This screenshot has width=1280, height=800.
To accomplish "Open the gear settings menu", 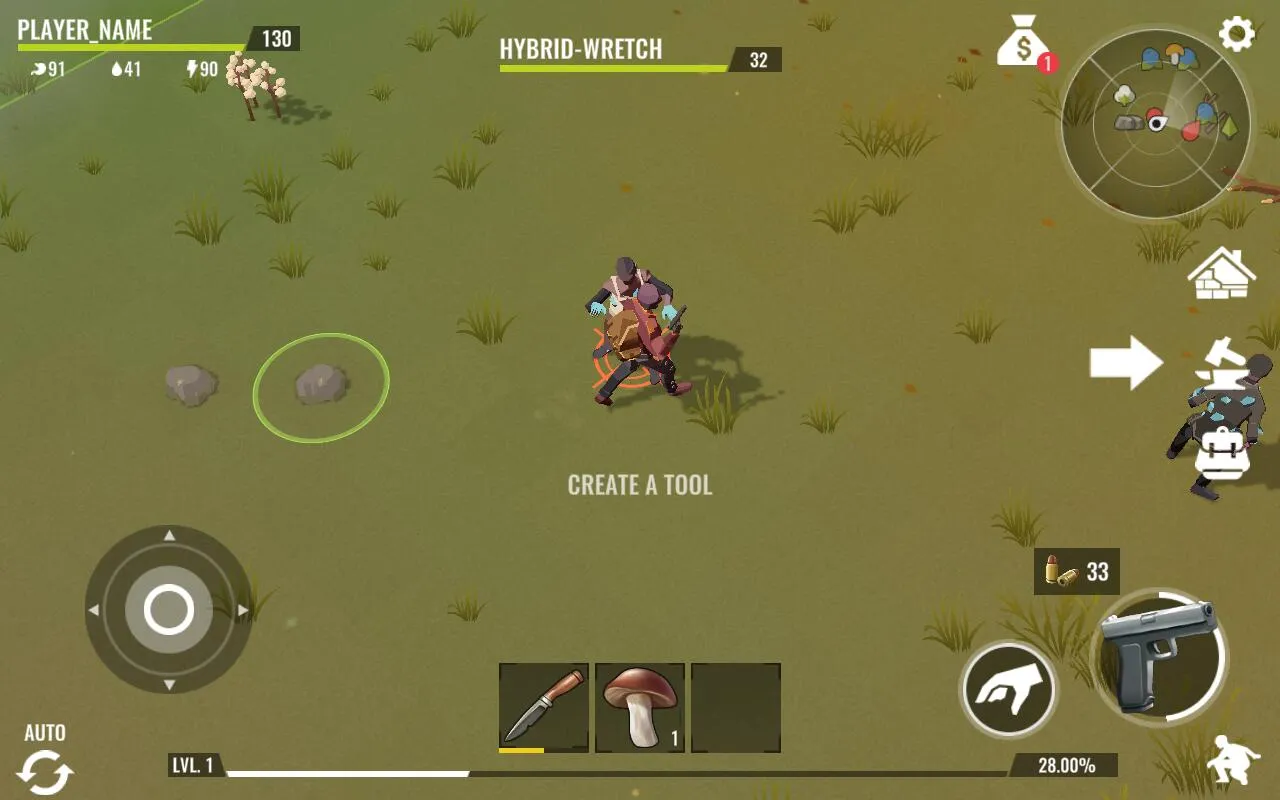I will coord(1237,35).
